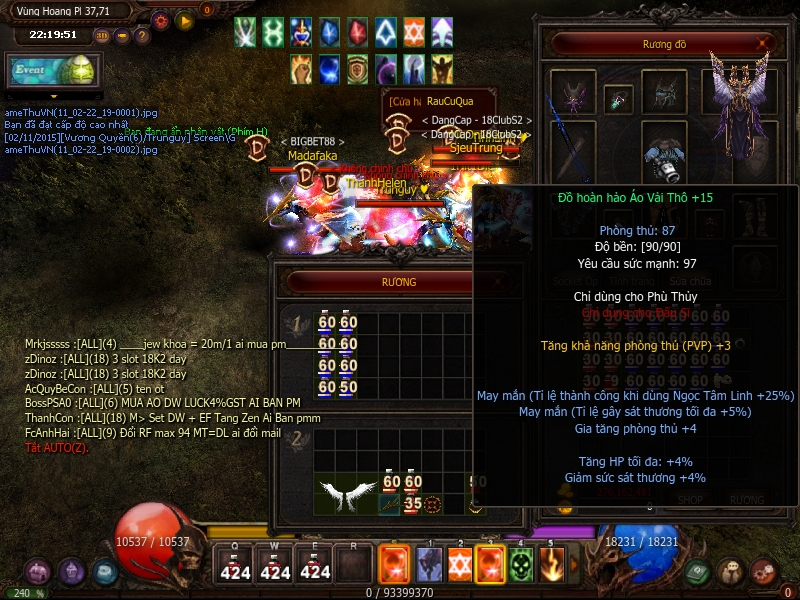The height and width of the screenshot is (600, 800).
Task: Click the orange play arrow button
Action: (184, 20)
